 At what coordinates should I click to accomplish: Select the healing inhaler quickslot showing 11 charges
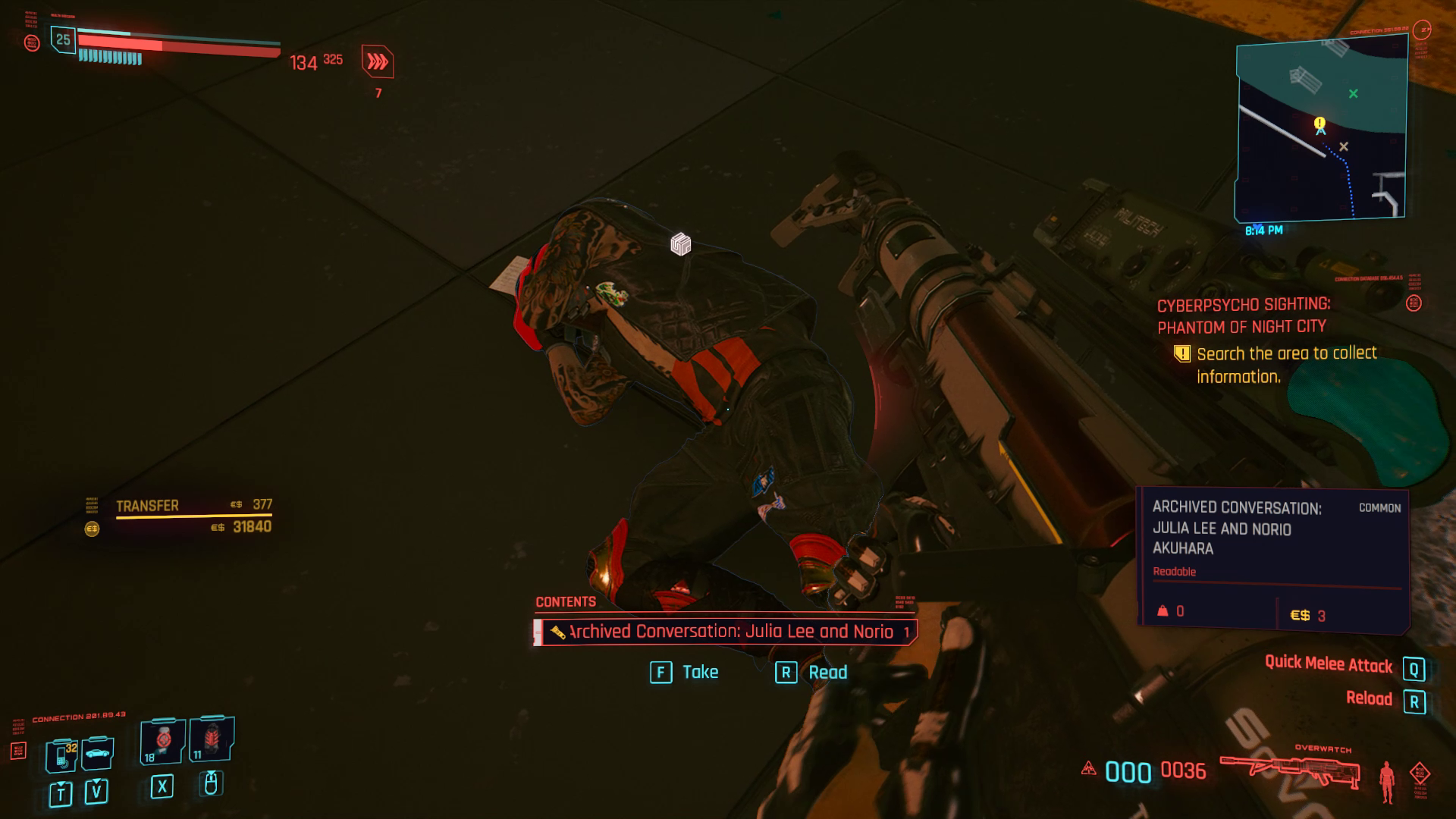coord(211,739)
